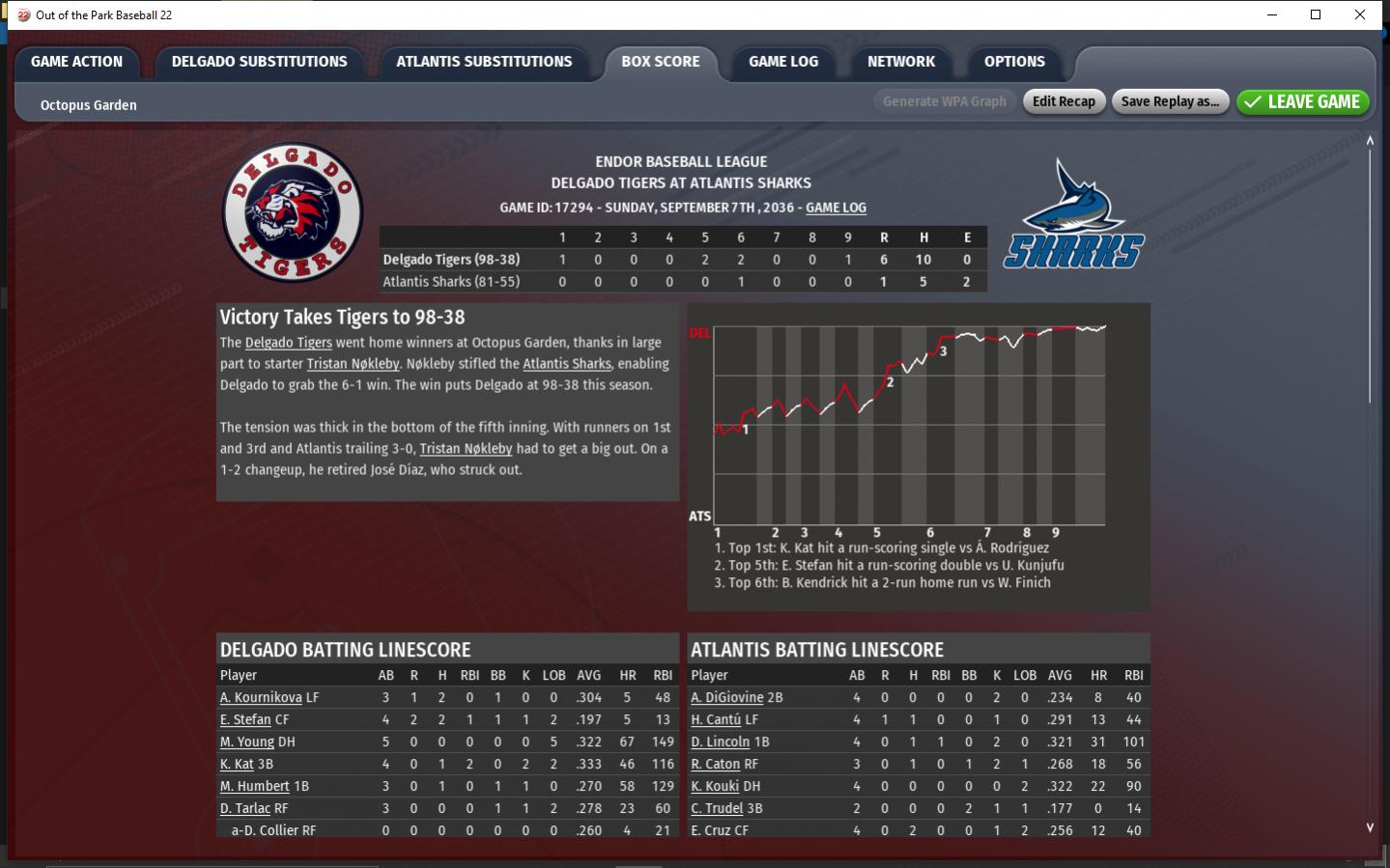Switch to the Game Action tab
Screen dimensions: 1390x868
click(76, 62)
